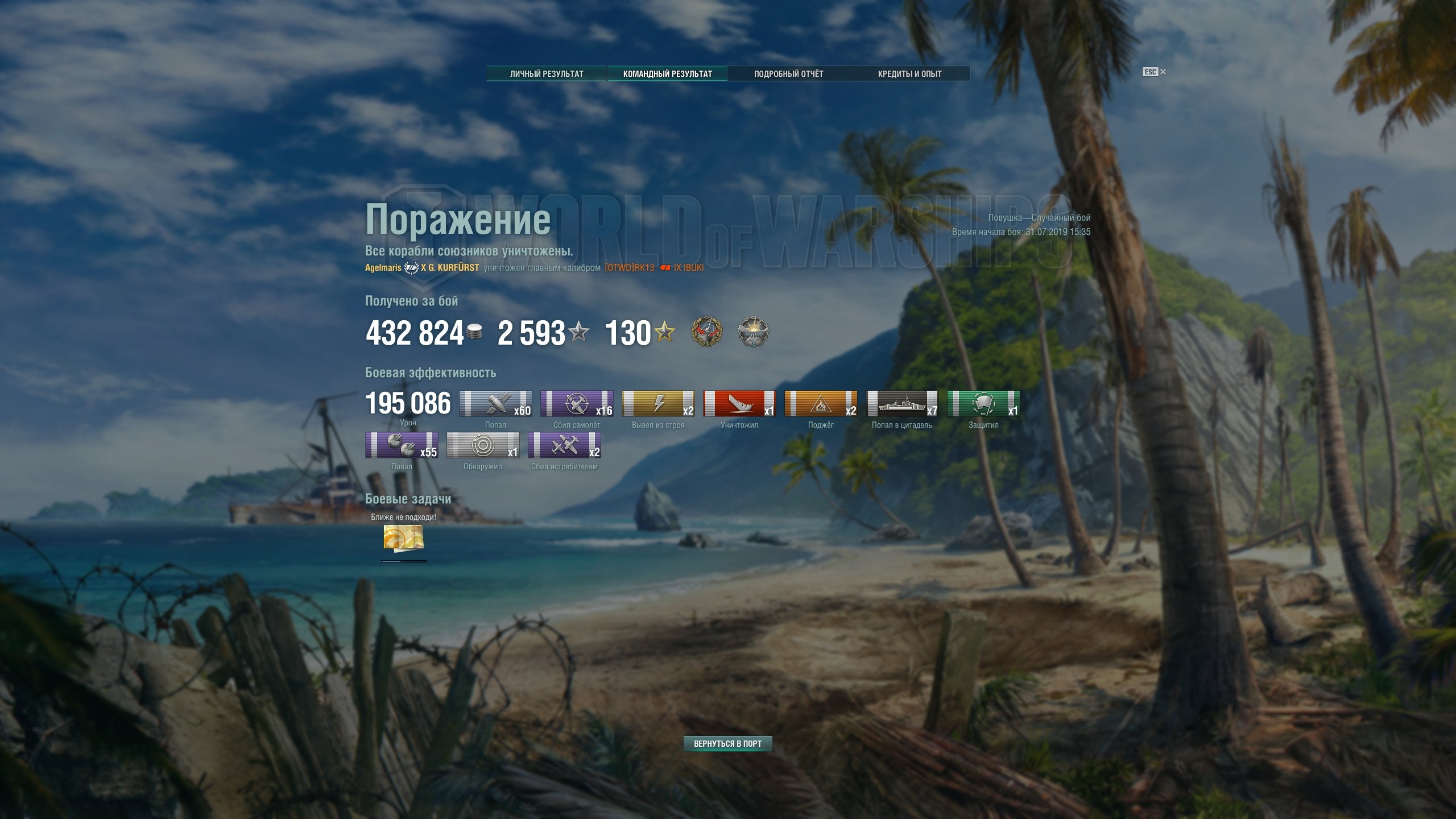Click the Попал ribbon showing x60
This screenshot has width=1456, height=819.
pyautogui.click(x=495, y=403)
